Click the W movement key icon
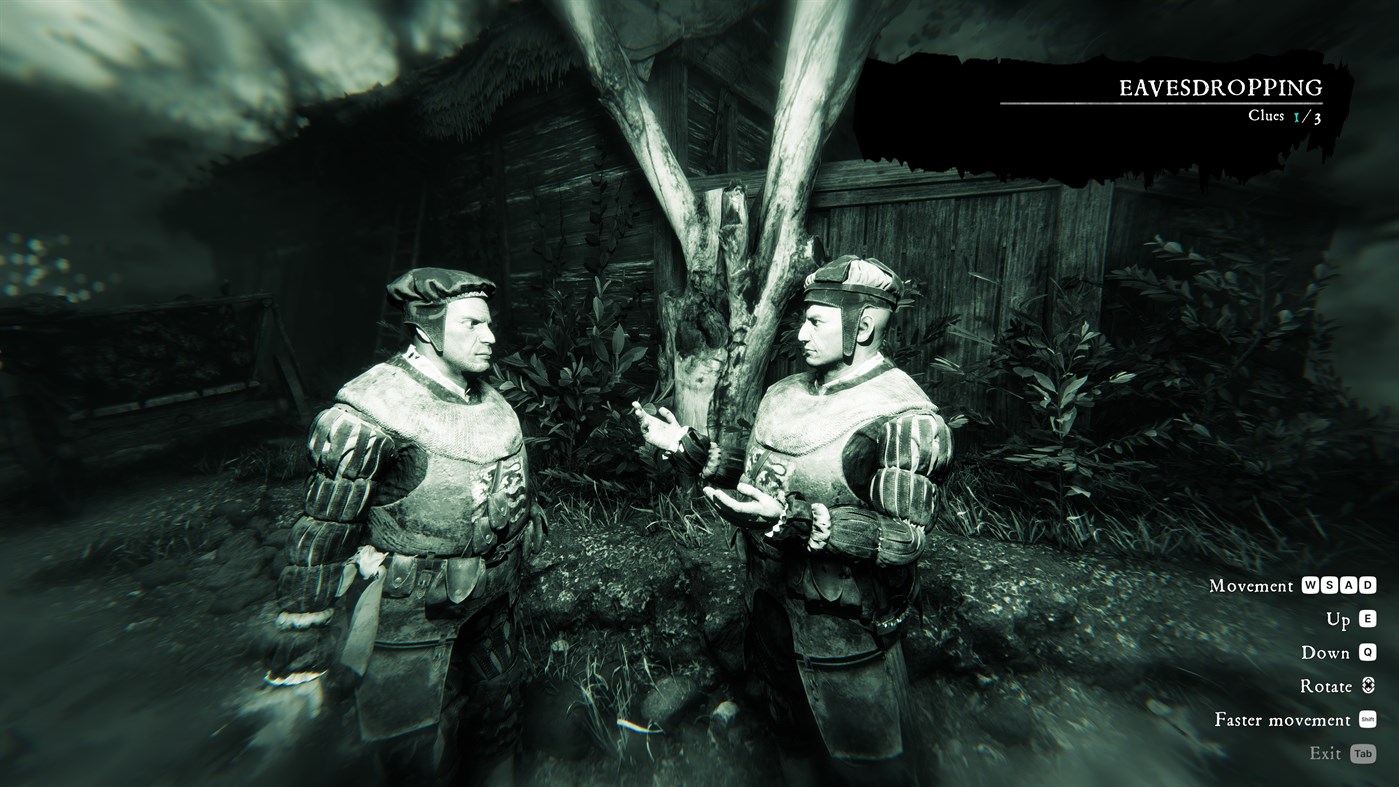This screenshot has width=1399, height=787. click(1311, 584)
